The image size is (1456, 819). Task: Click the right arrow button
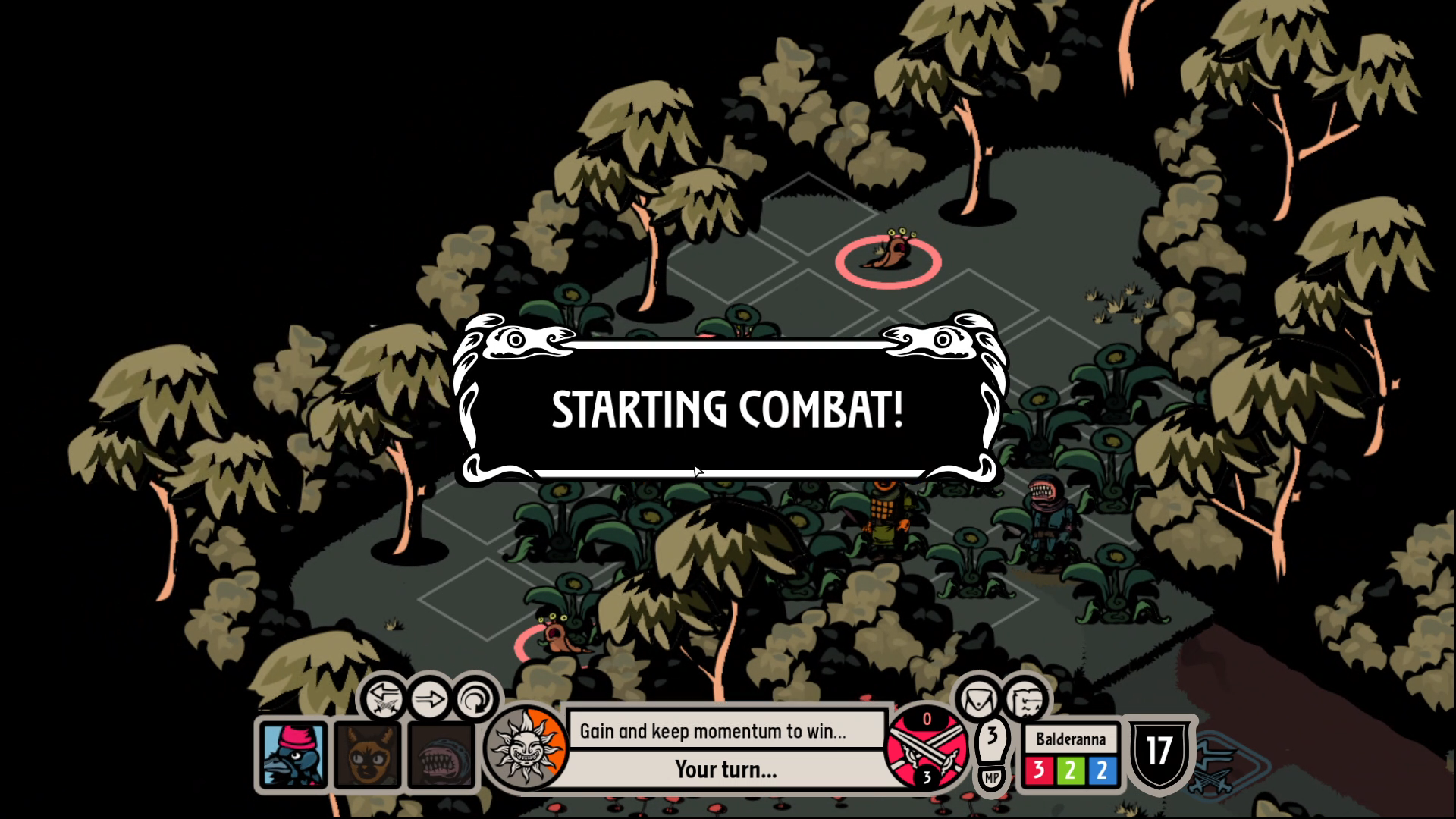429,698
